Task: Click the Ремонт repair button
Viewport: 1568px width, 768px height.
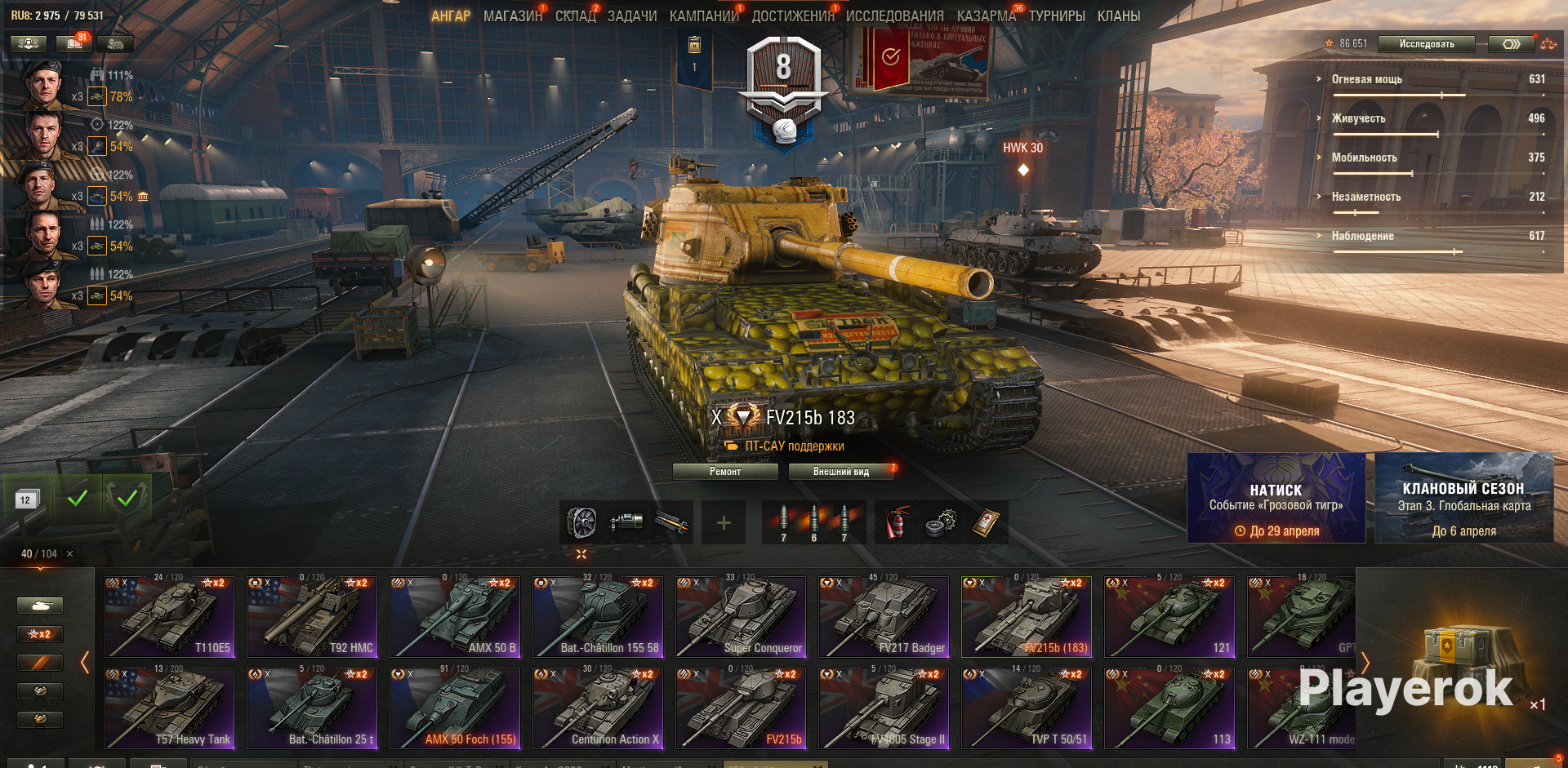Action: tap(725, 472)
